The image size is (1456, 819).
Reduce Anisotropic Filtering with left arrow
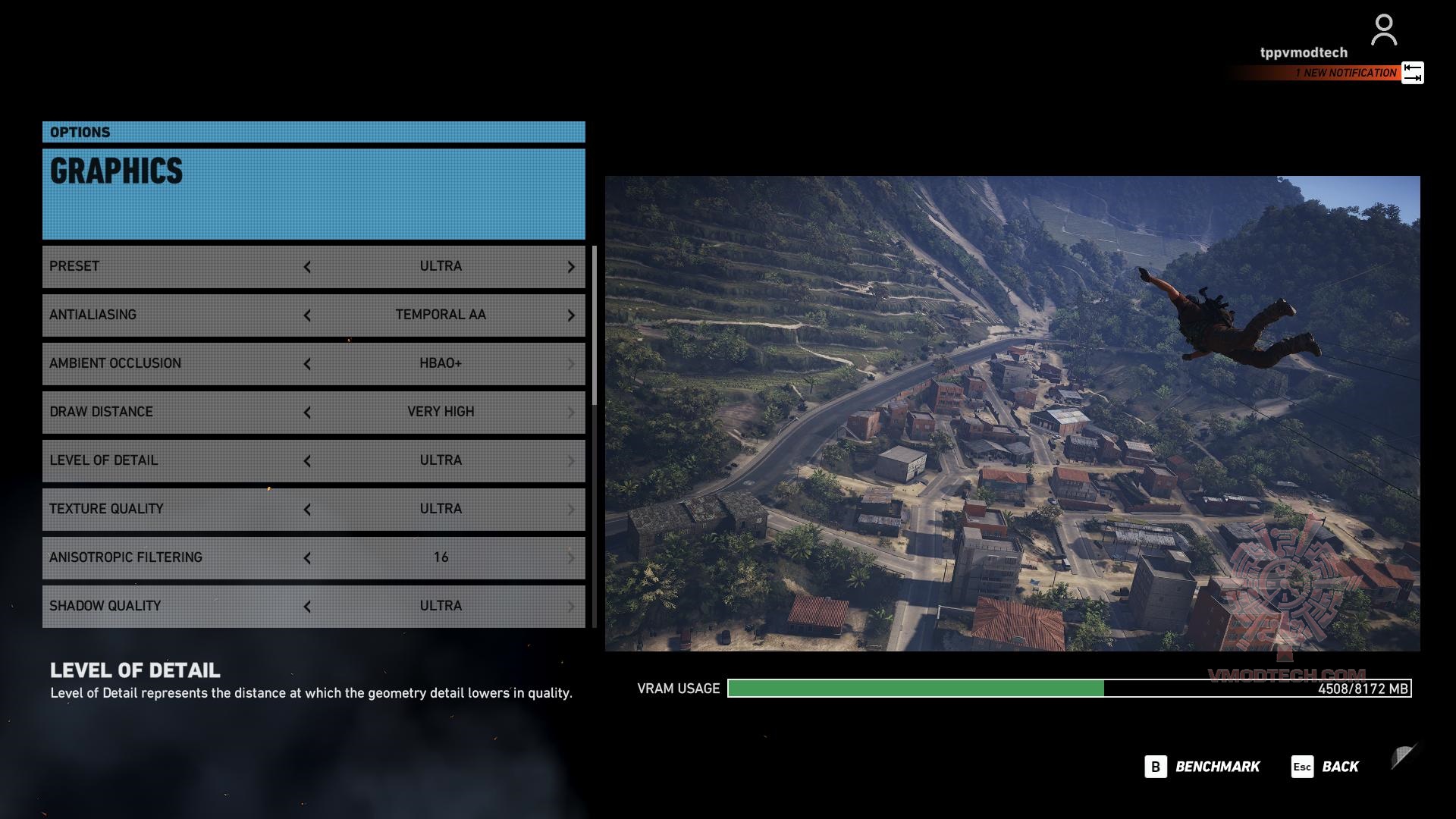point(307,558)
